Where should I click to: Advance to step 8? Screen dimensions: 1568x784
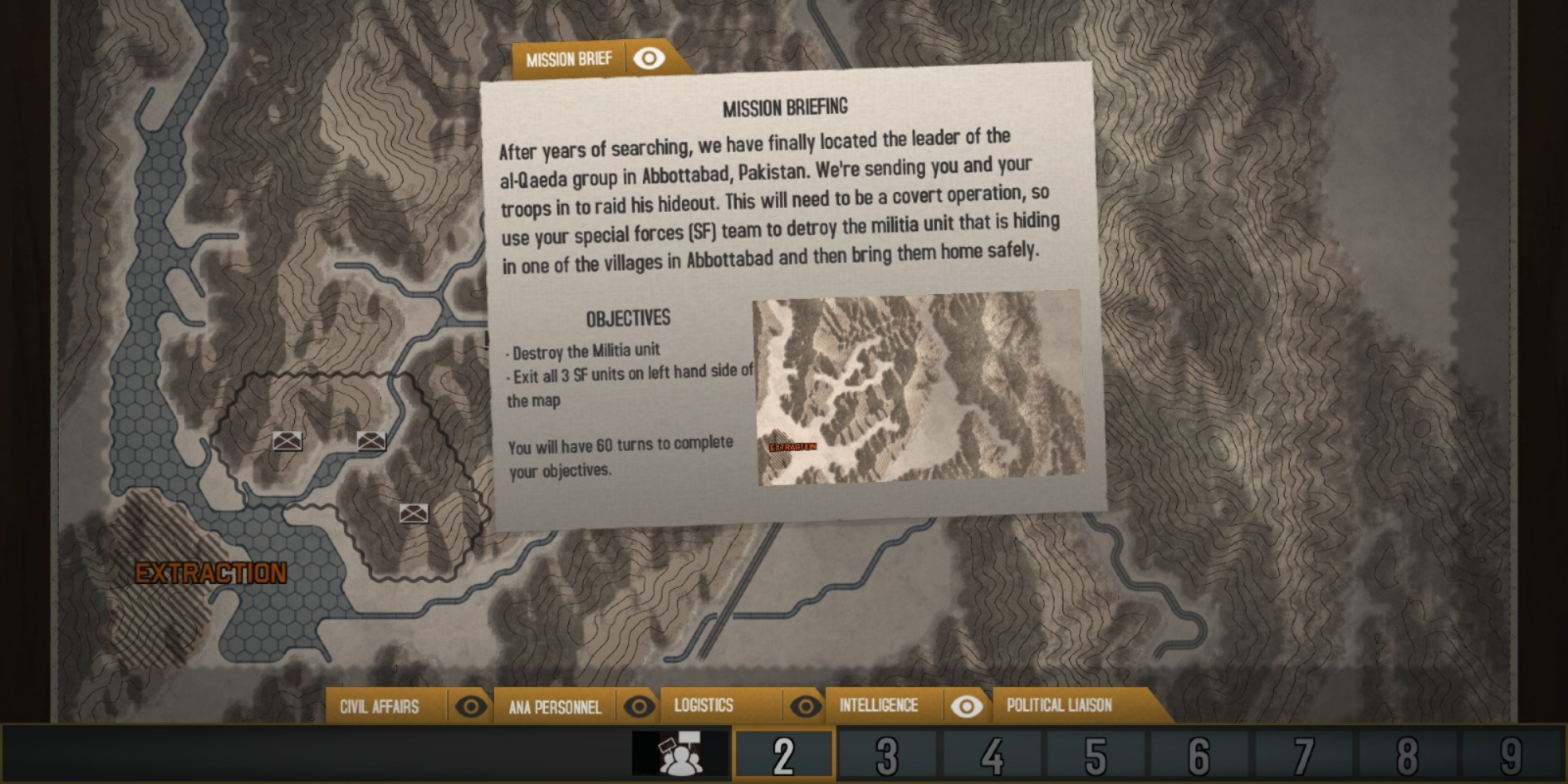click(x=1407, y=756)
